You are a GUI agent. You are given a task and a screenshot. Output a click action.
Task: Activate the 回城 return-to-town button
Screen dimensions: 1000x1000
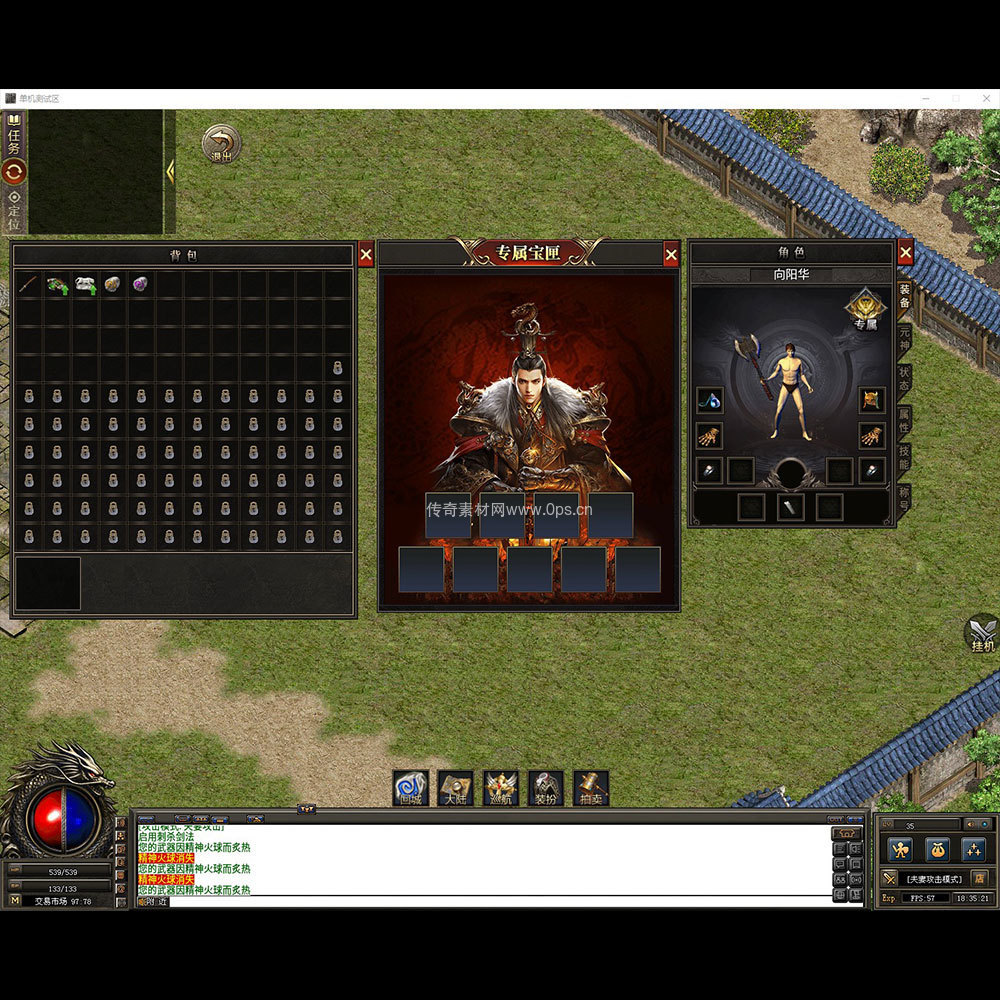pyautogui.click(x=410, y=788)
